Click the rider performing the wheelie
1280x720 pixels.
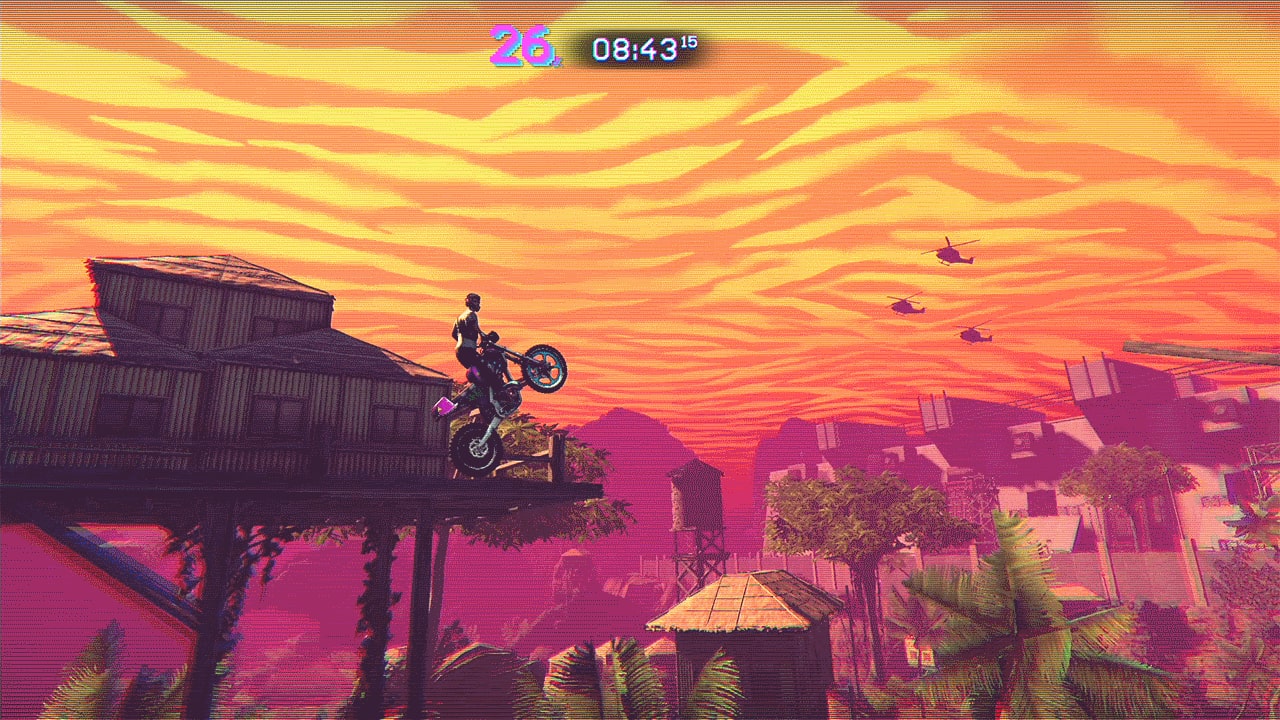(470, 330)
